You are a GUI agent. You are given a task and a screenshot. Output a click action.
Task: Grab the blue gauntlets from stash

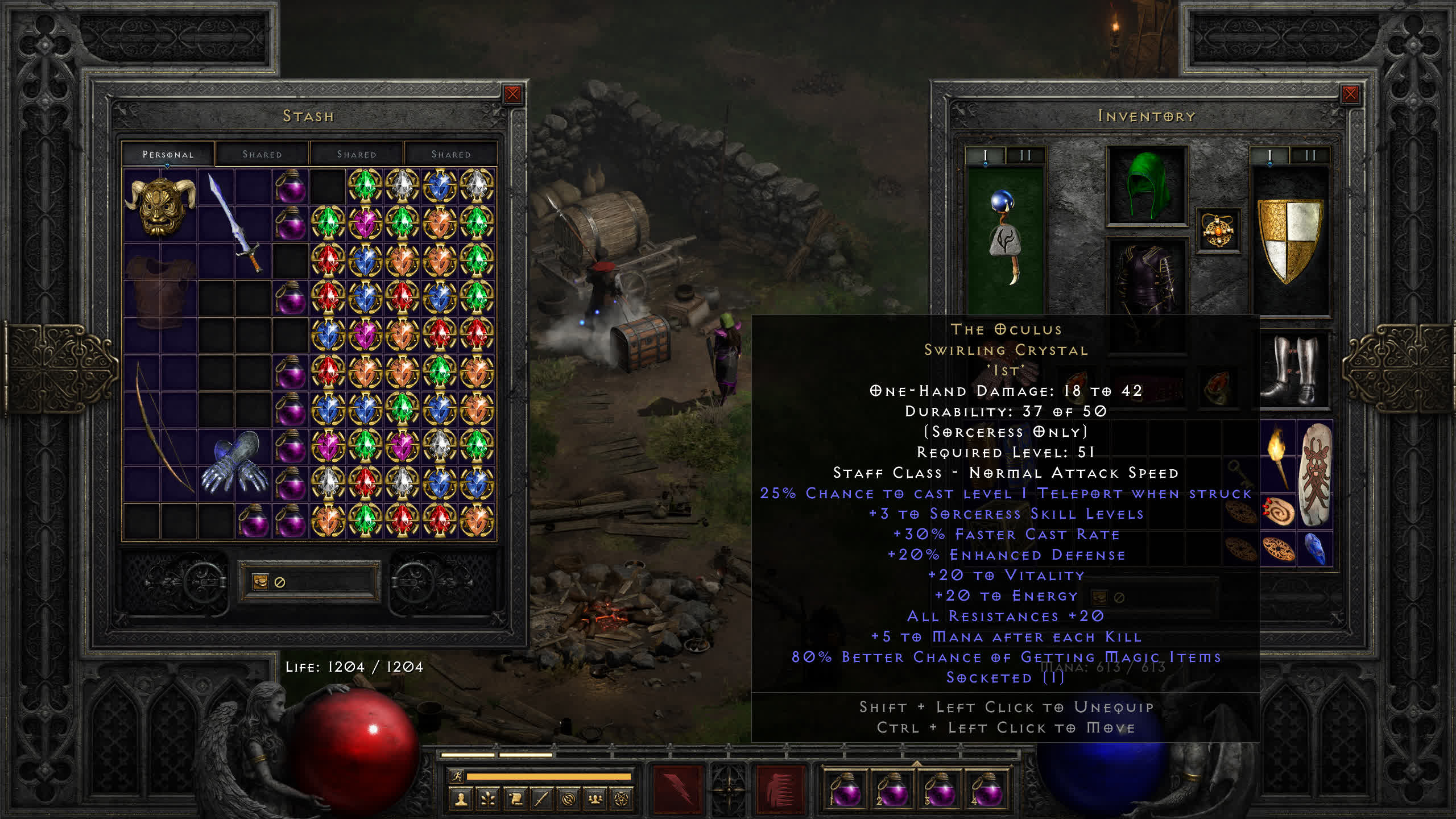[234, 464]
